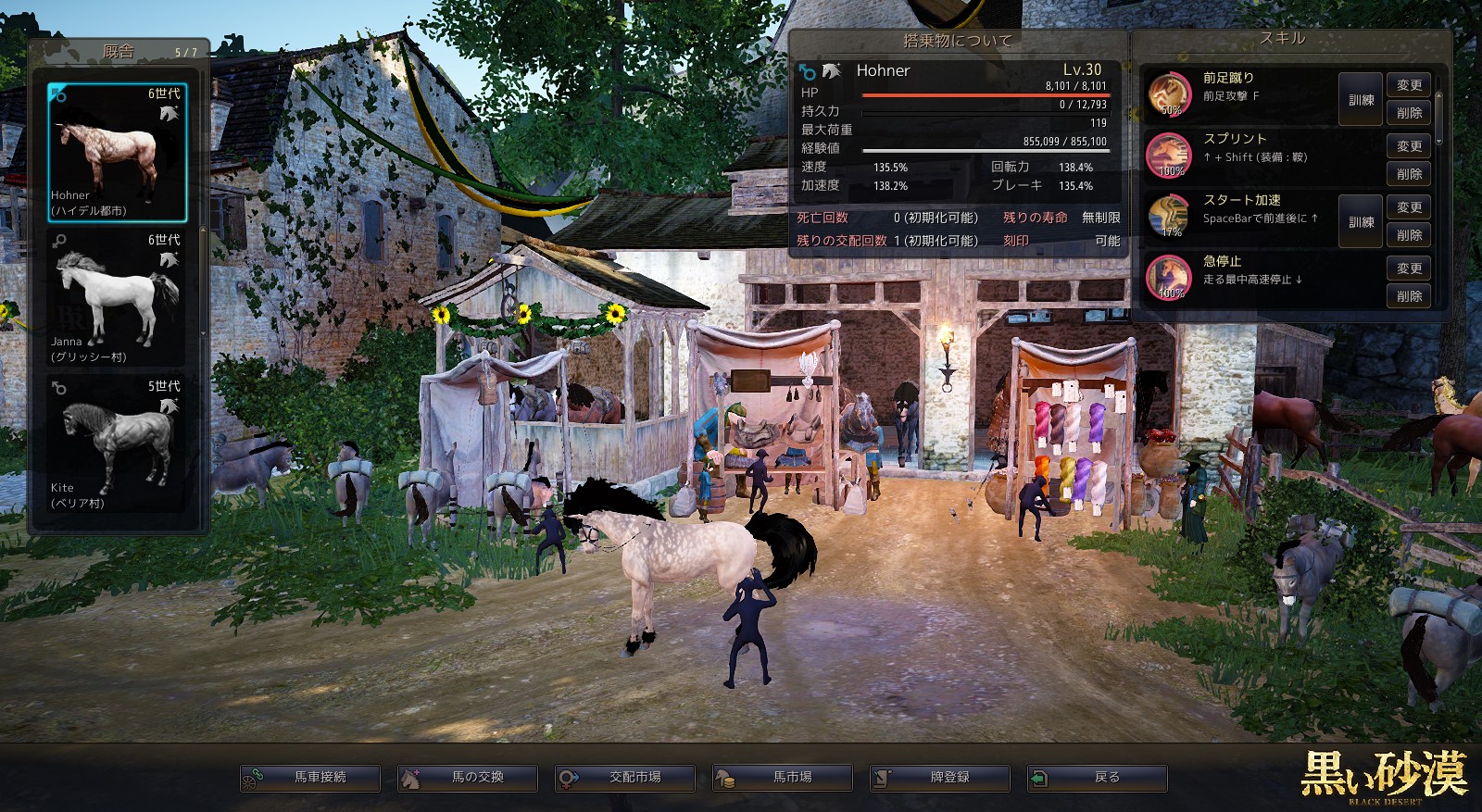Select the white horse Janna
Image resolution: width=1482 pixels, height=812 pixels.
(x=118, y=298)
